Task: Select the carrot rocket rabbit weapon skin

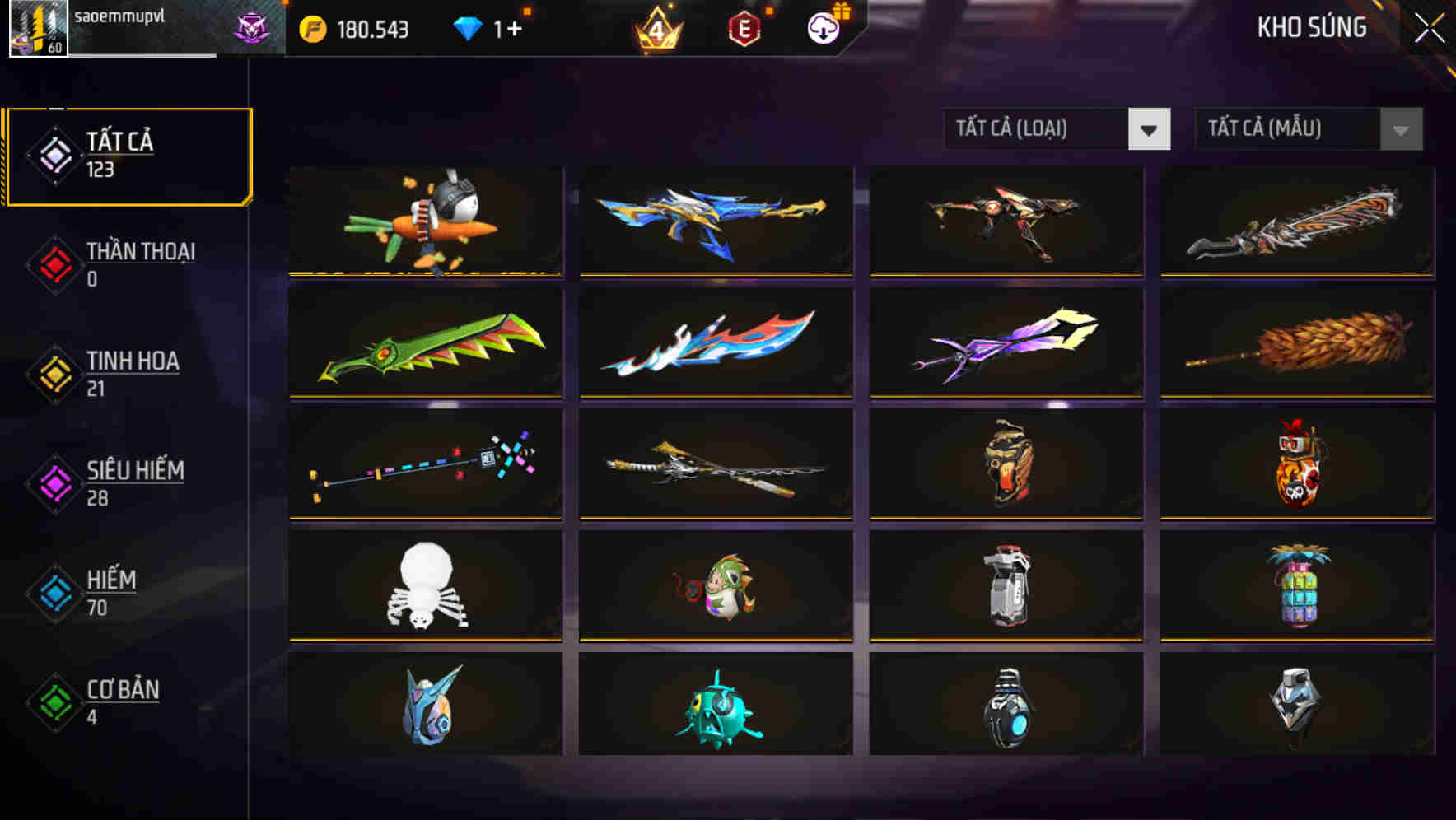Action: (x=425, y=221)
